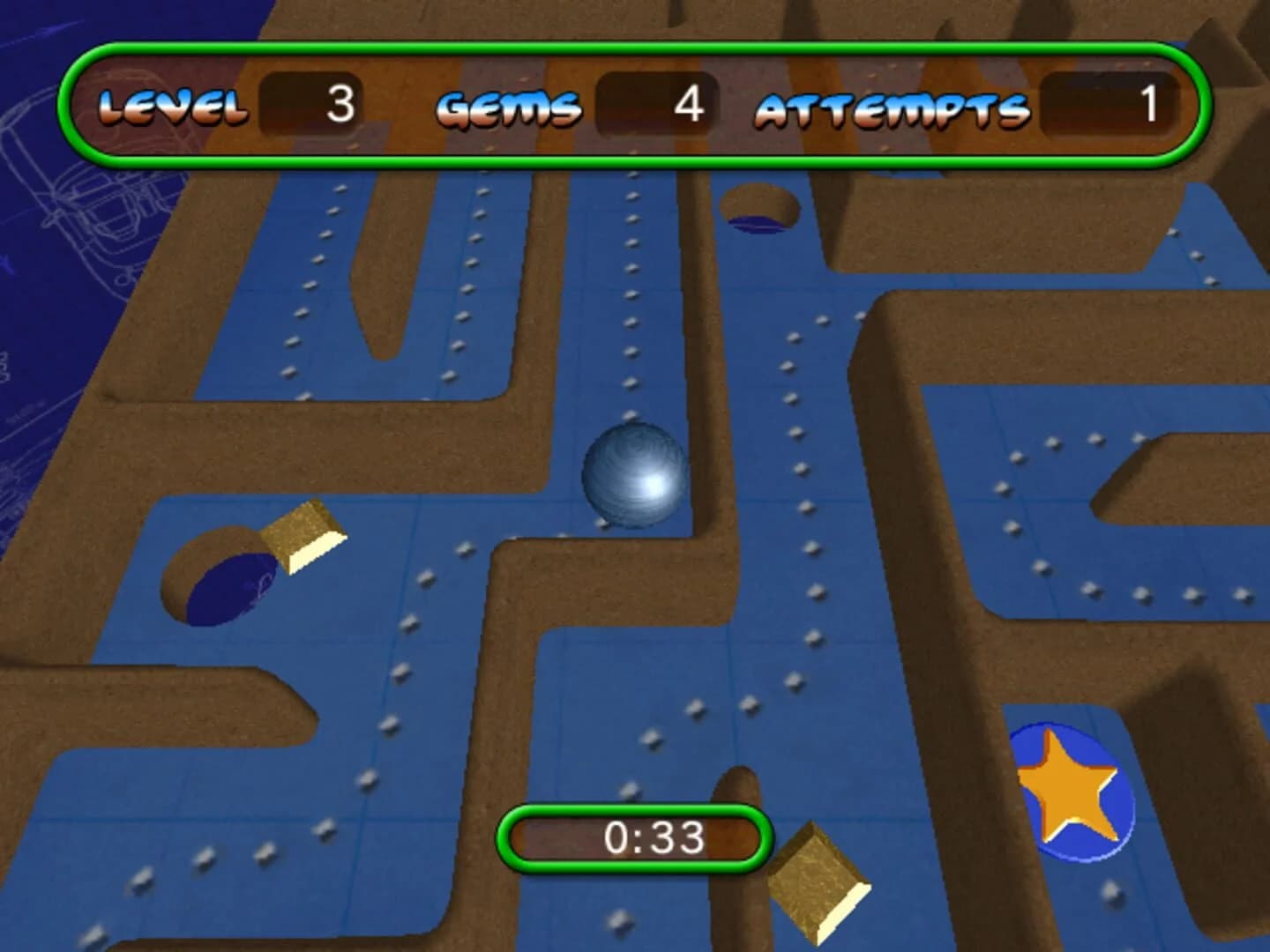Click the ATTEMPTS label
Image resolution: width=1270 pixels, height=952 pixels.
point(893,108)
